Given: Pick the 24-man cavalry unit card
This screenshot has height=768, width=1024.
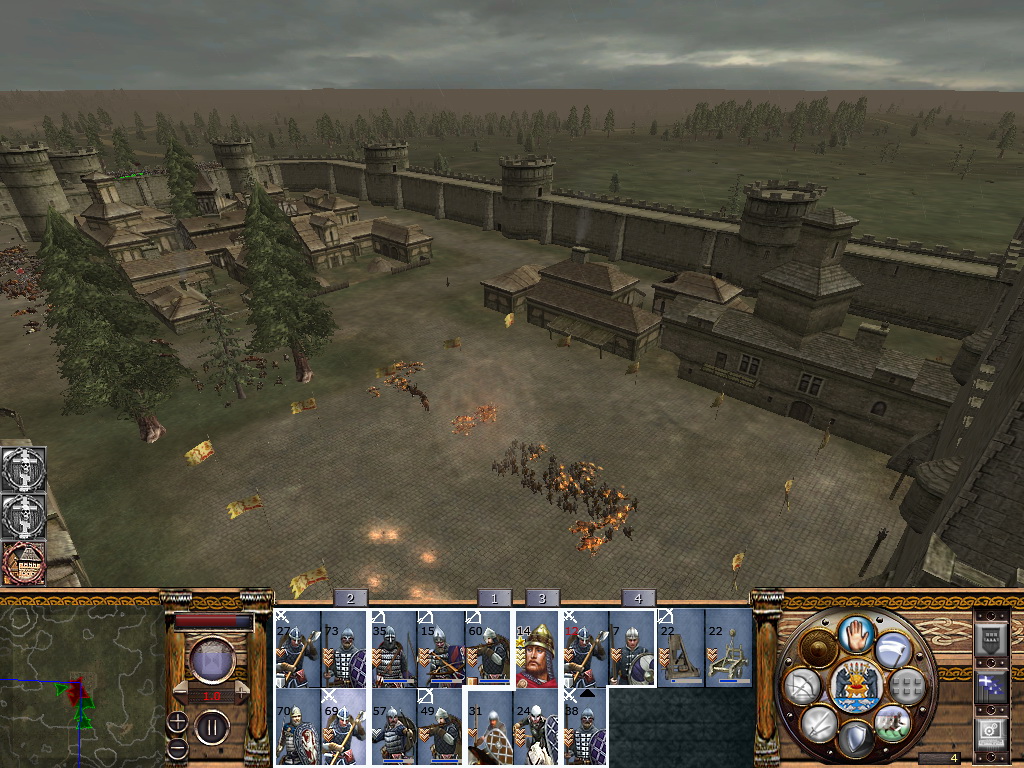Looking at the screenshot, I should (537, 728).
